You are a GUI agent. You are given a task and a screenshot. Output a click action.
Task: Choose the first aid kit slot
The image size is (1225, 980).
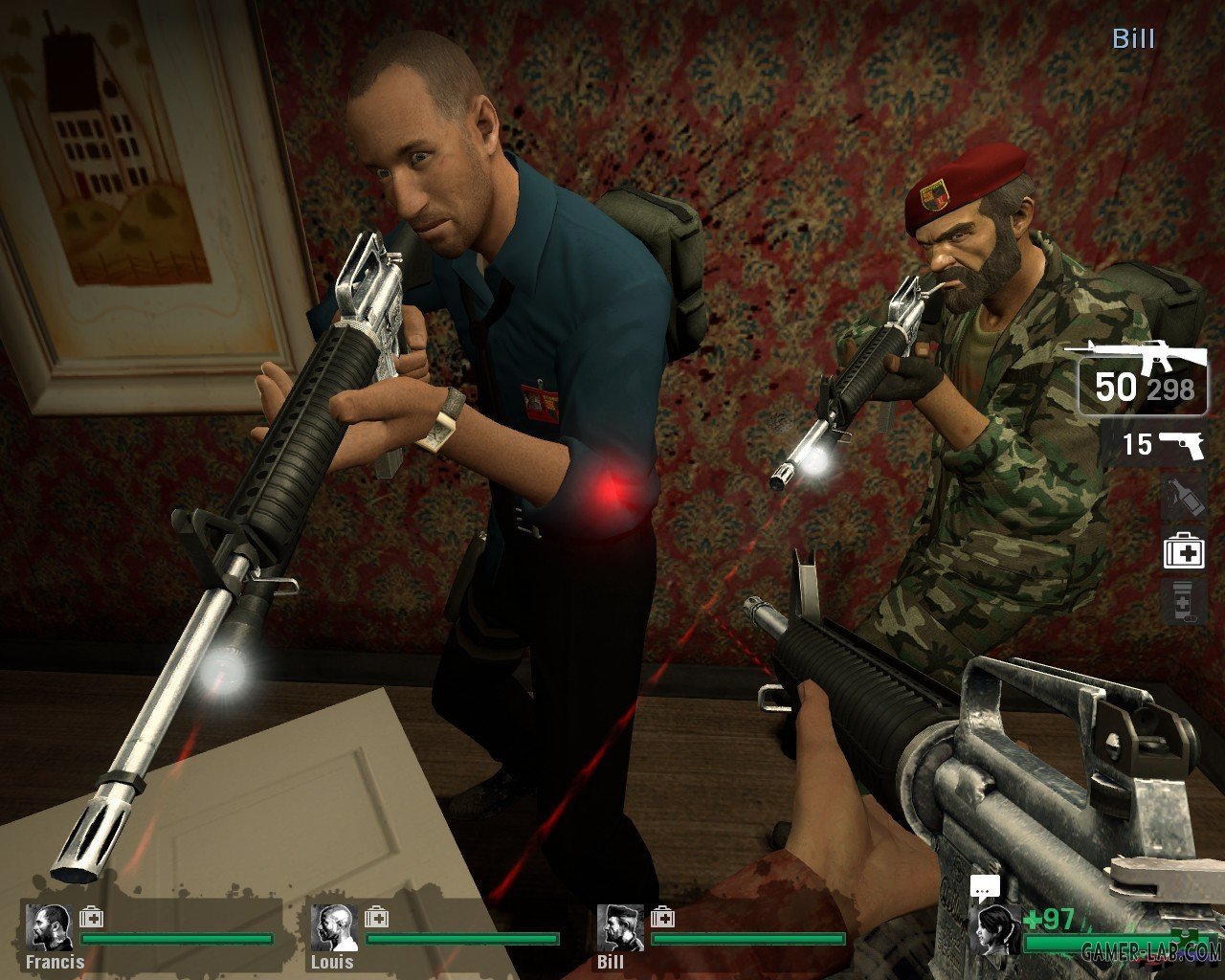1183,552
